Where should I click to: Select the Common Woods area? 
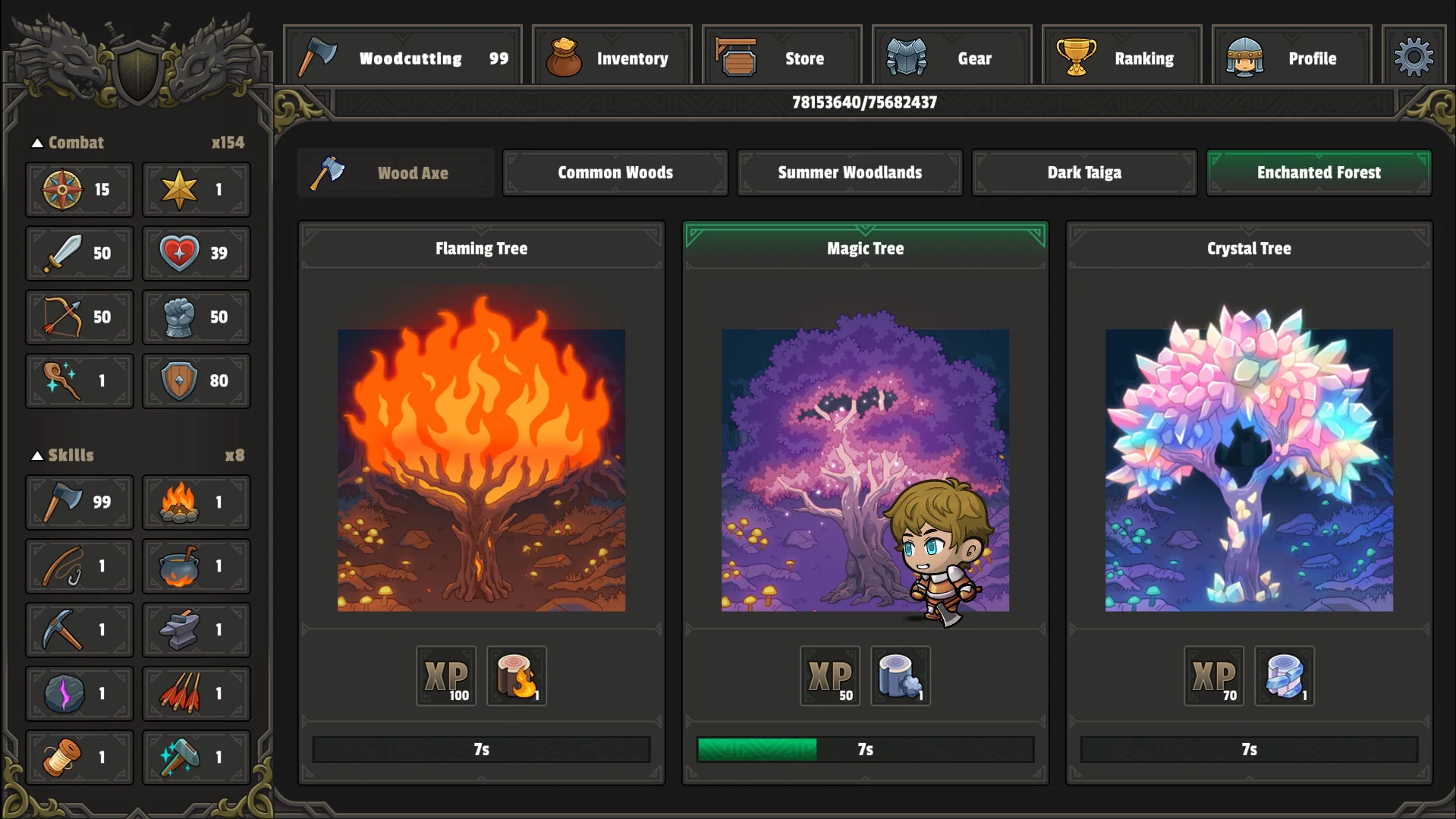[615, 173]
